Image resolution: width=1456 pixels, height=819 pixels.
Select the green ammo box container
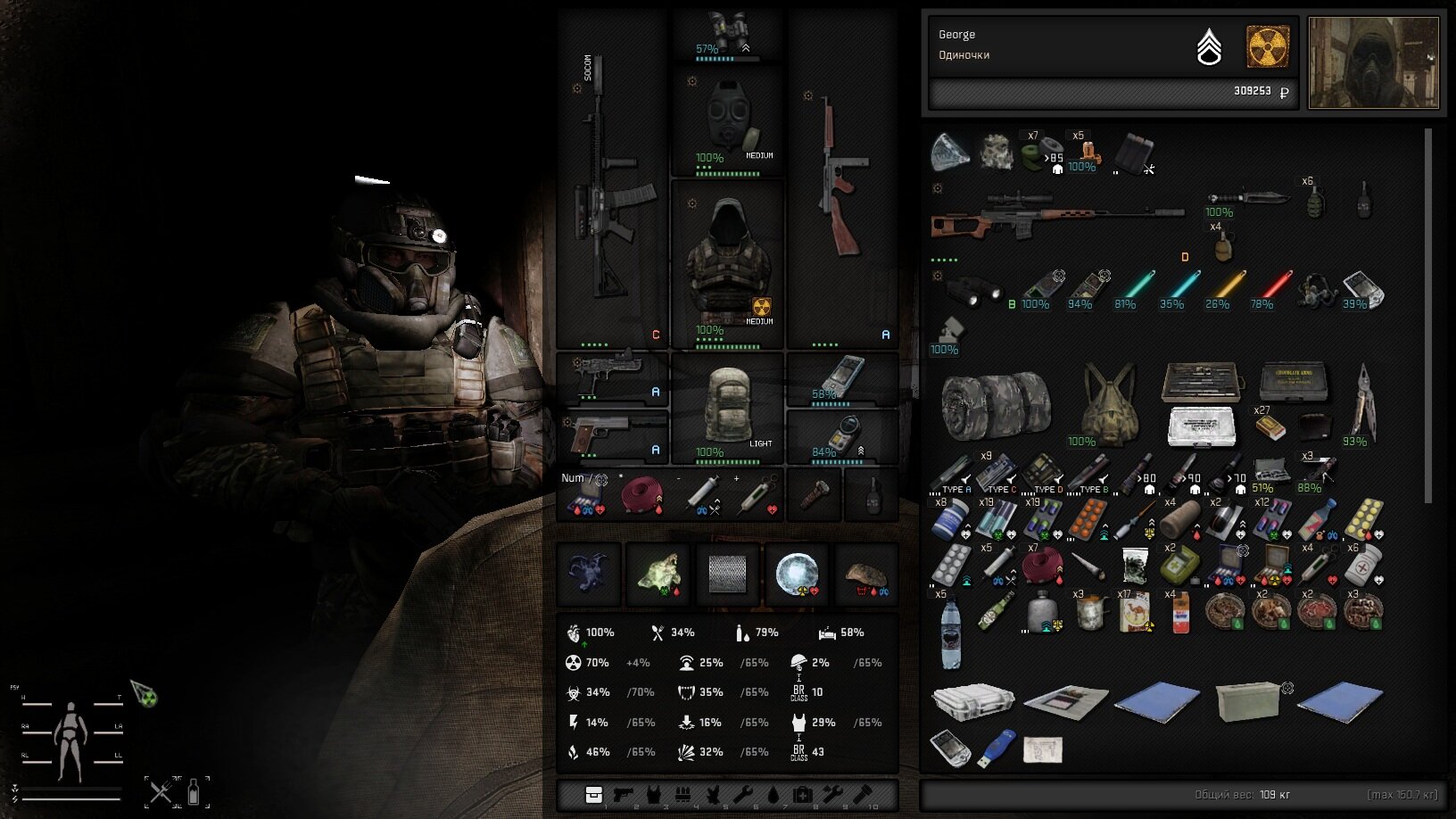click(1246, 700)
